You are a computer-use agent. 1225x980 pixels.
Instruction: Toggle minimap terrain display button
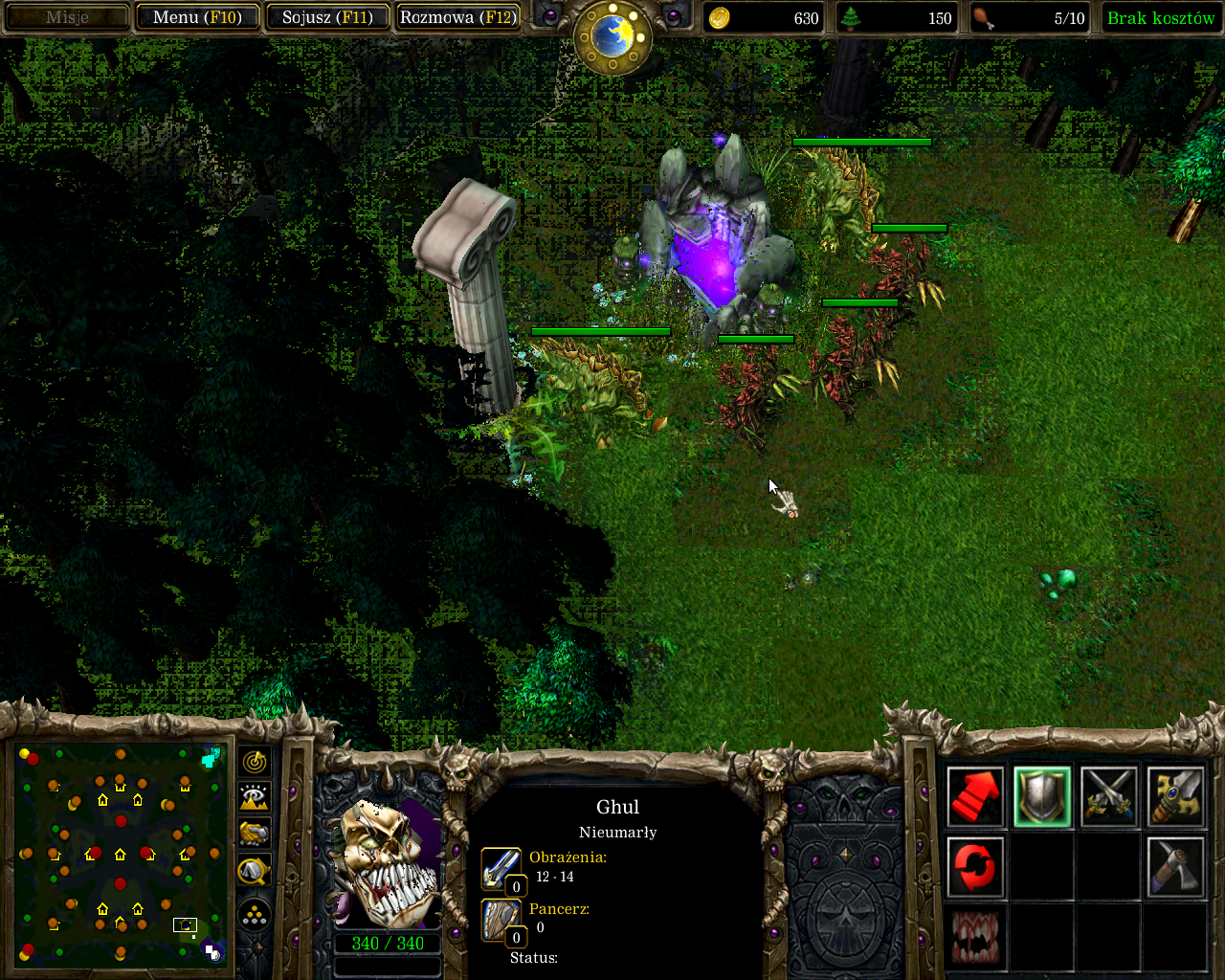point(255,798)
